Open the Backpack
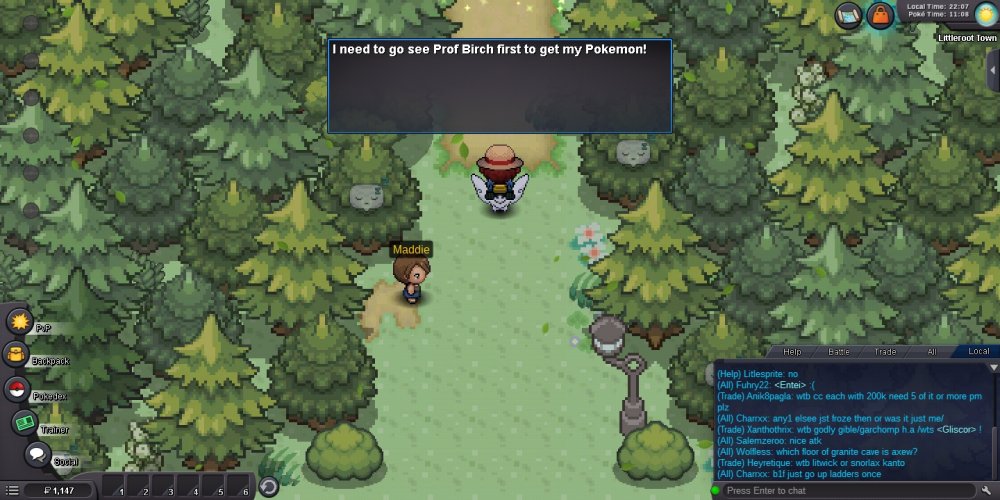The height and width of the screenshot is (500, 1000). coord(17,354)
